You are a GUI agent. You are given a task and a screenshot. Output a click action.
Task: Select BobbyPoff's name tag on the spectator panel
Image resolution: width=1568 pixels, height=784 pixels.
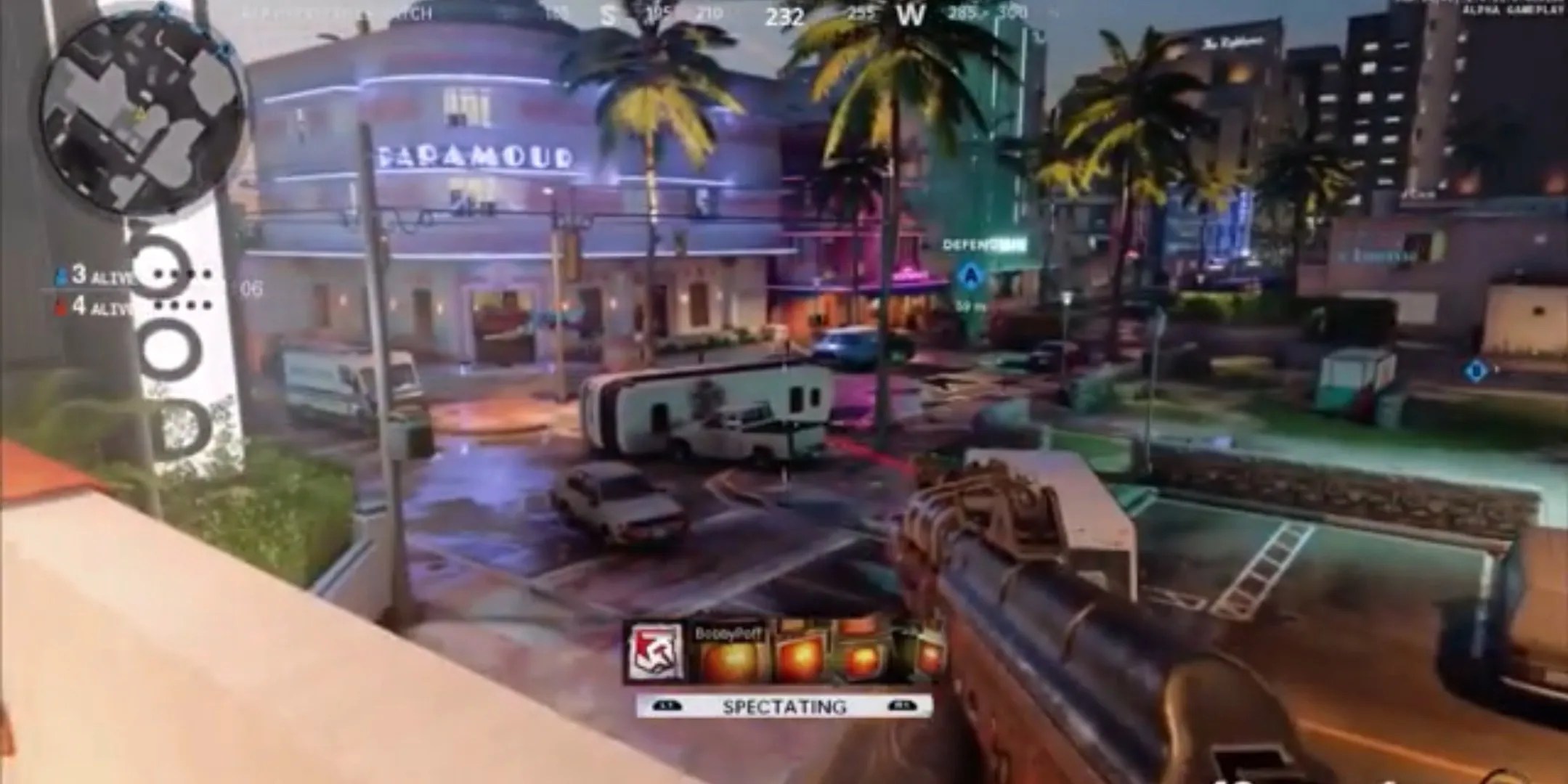(x=728, y=634)
